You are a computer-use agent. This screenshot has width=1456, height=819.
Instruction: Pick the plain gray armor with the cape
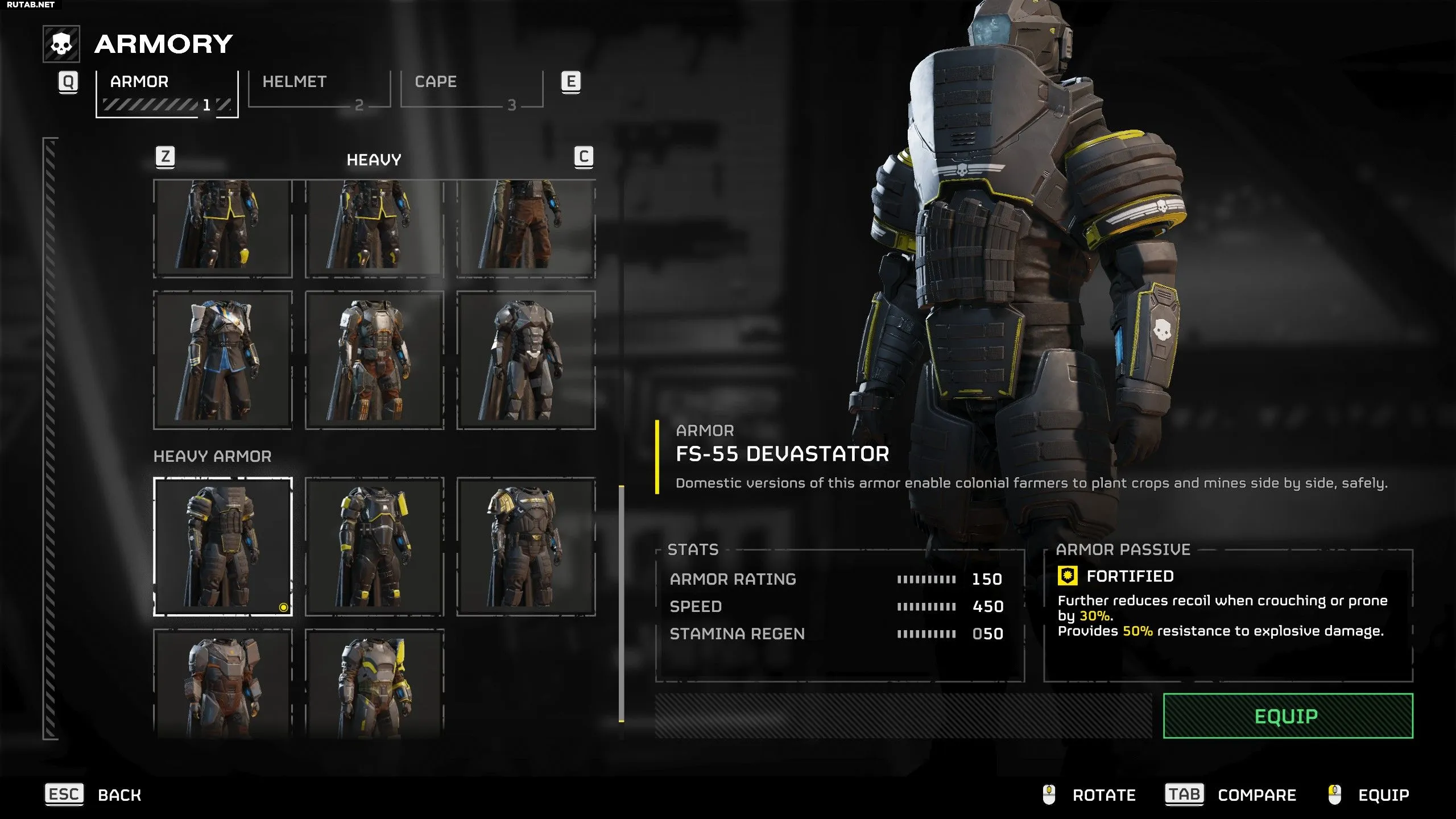[526, 360]
